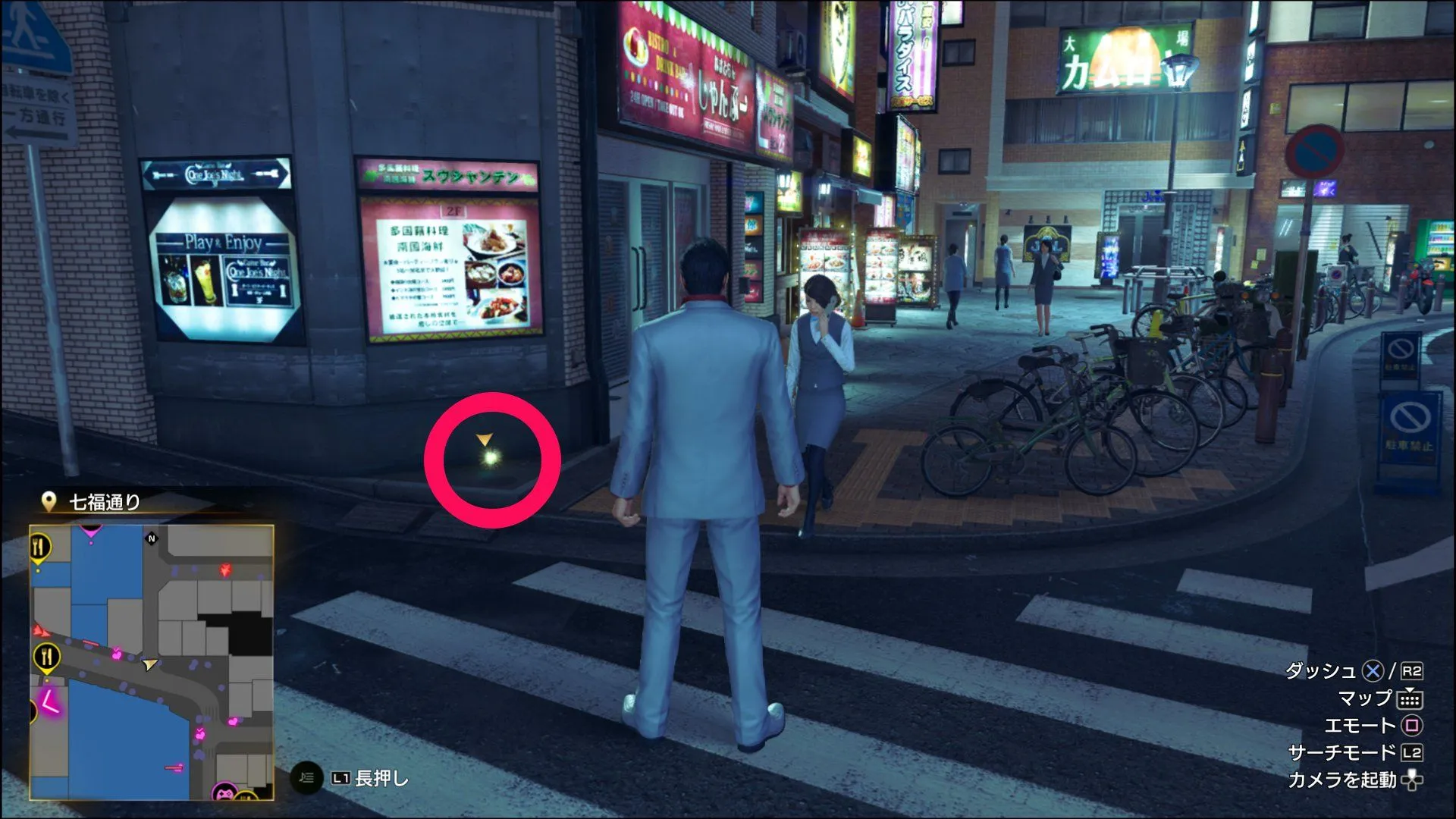This screenshot has height=819, width=1456.
Task: Click the location pin beside 七福通り label
Action: coord(49,500)
